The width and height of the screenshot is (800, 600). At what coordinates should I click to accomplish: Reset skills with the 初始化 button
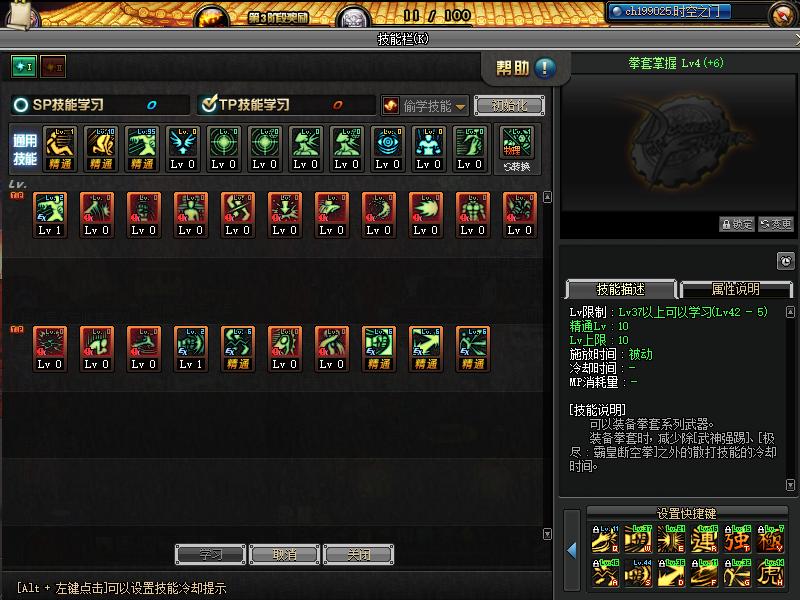pos(509,105)
